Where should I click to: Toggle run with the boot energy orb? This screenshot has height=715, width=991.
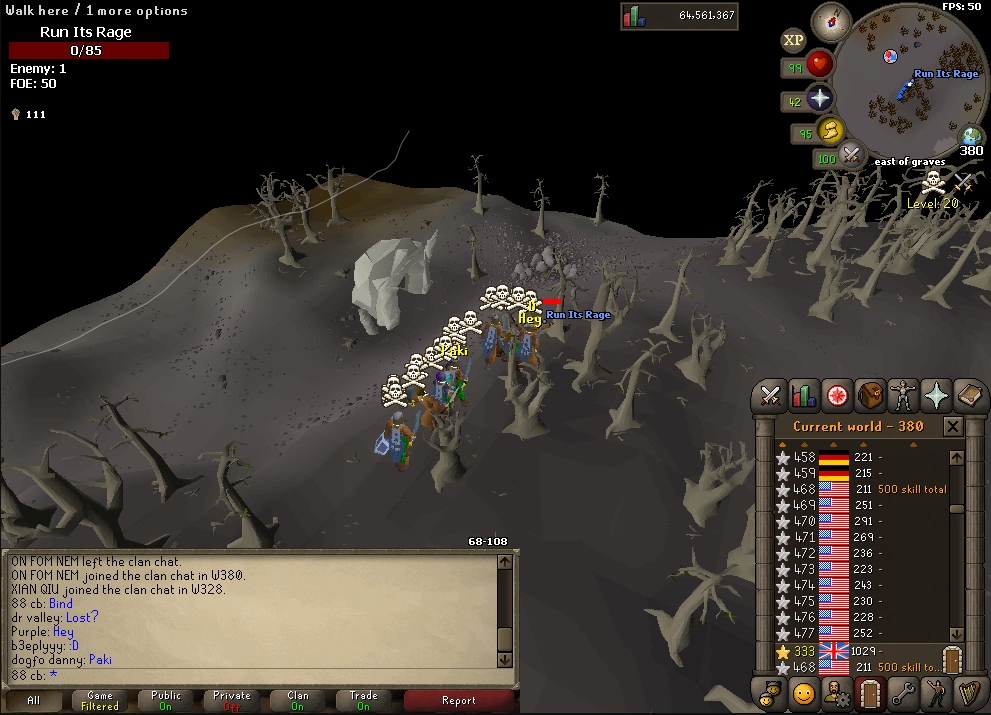[x=830, y=130]
